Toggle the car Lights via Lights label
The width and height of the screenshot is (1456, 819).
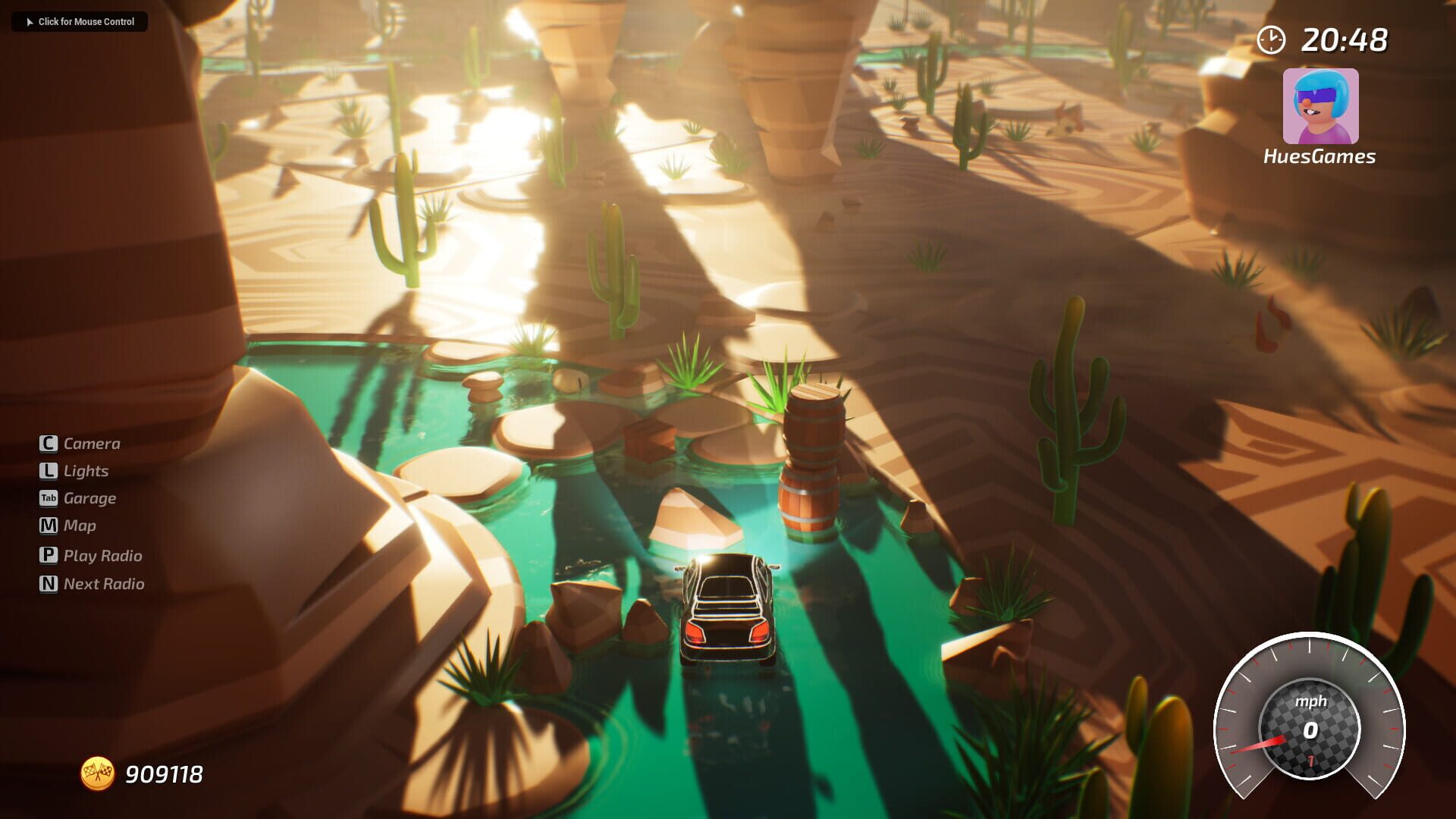point(86,470)
